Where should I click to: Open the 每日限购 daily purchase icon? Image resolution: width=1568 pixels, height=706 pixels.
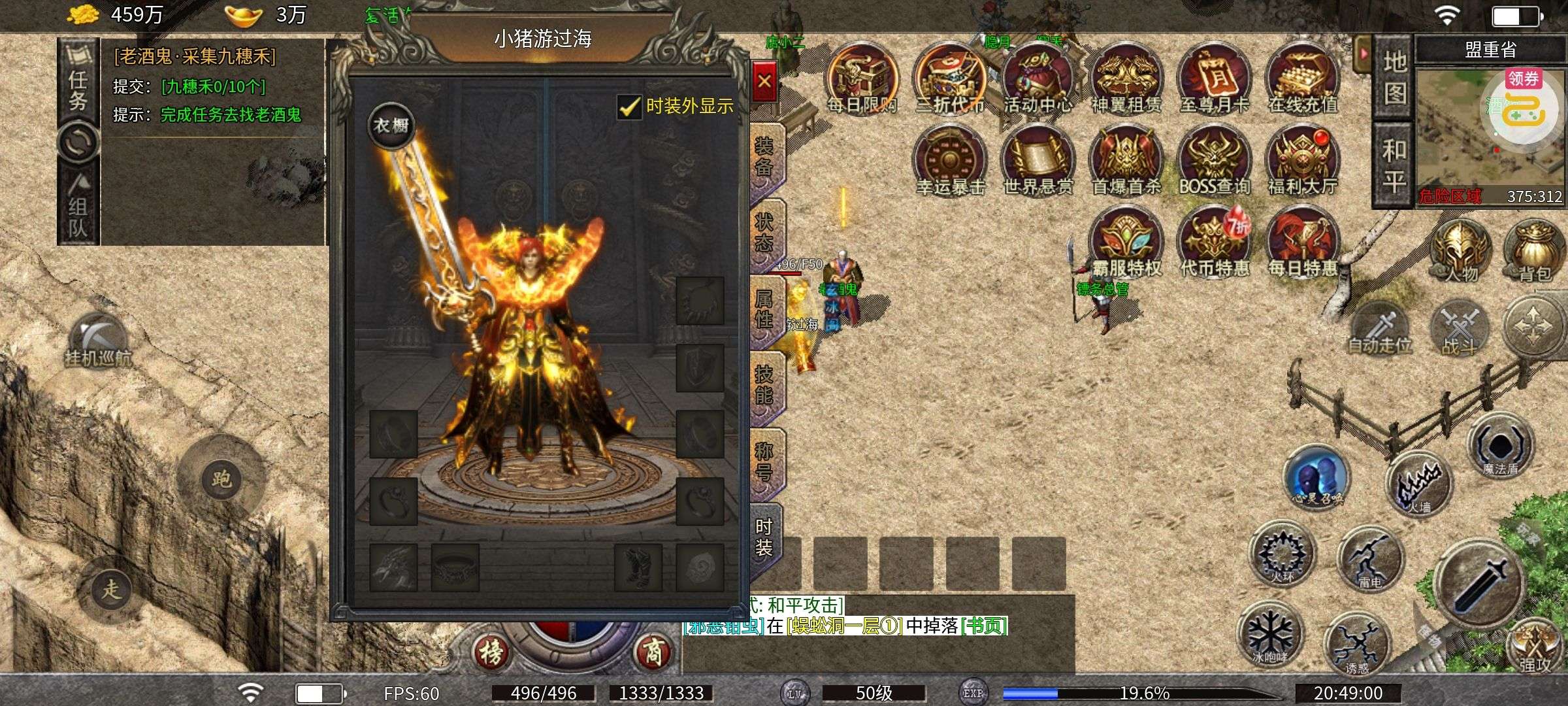pyautogui.click(x=861, y=78)
